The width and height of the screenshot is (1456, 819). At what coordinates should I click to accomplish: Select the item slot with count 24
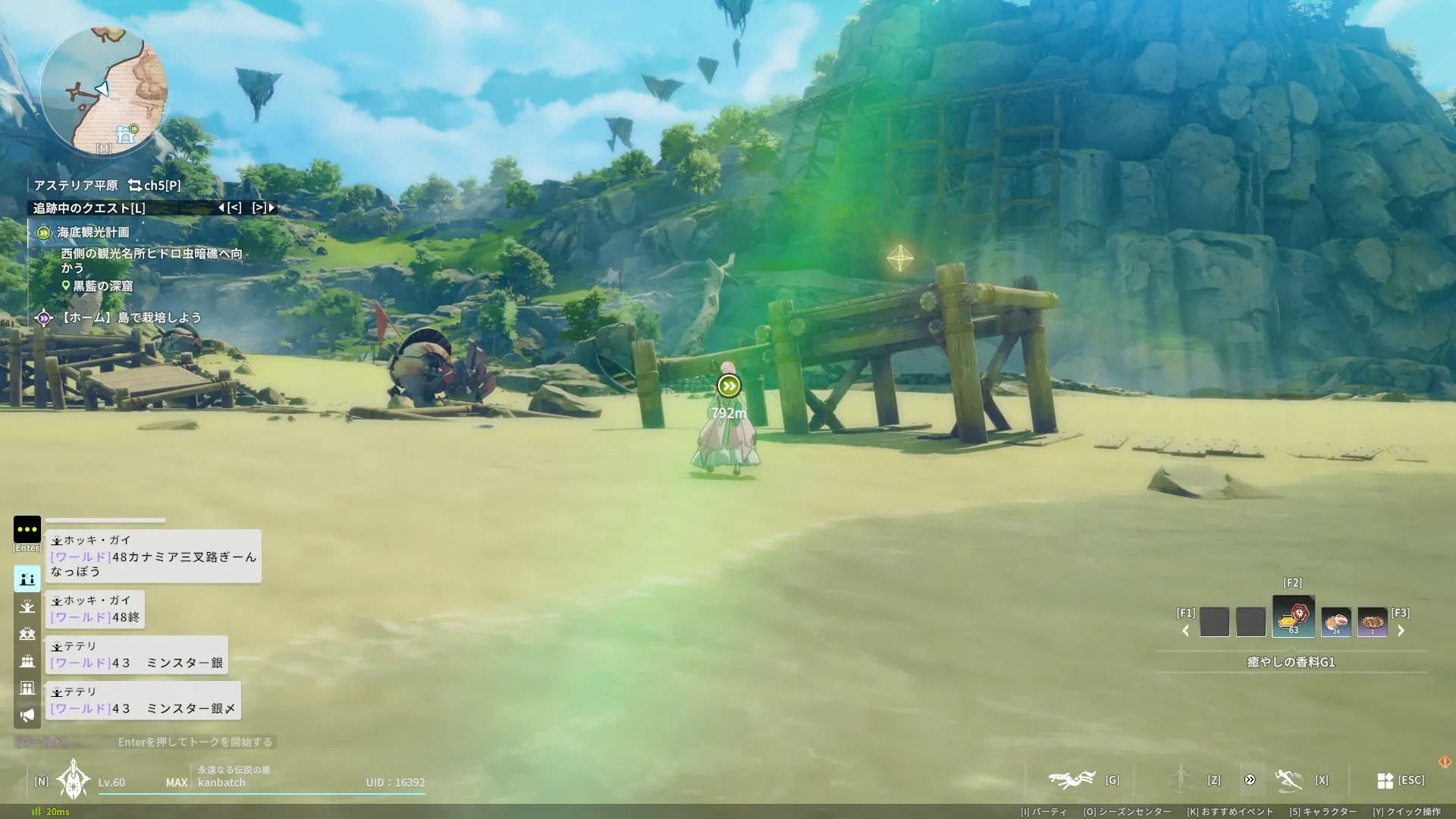pyautogui.click(x=1335, y=622)
